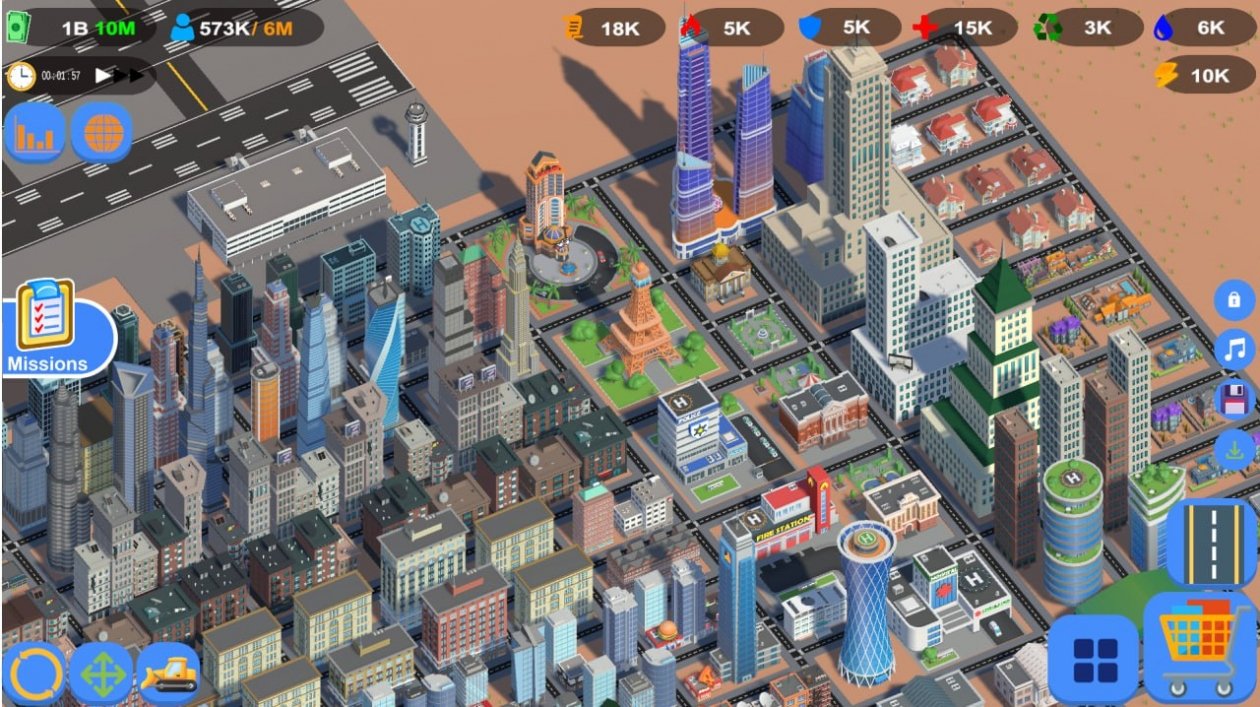Open the orange globe map button

(101, 132)
